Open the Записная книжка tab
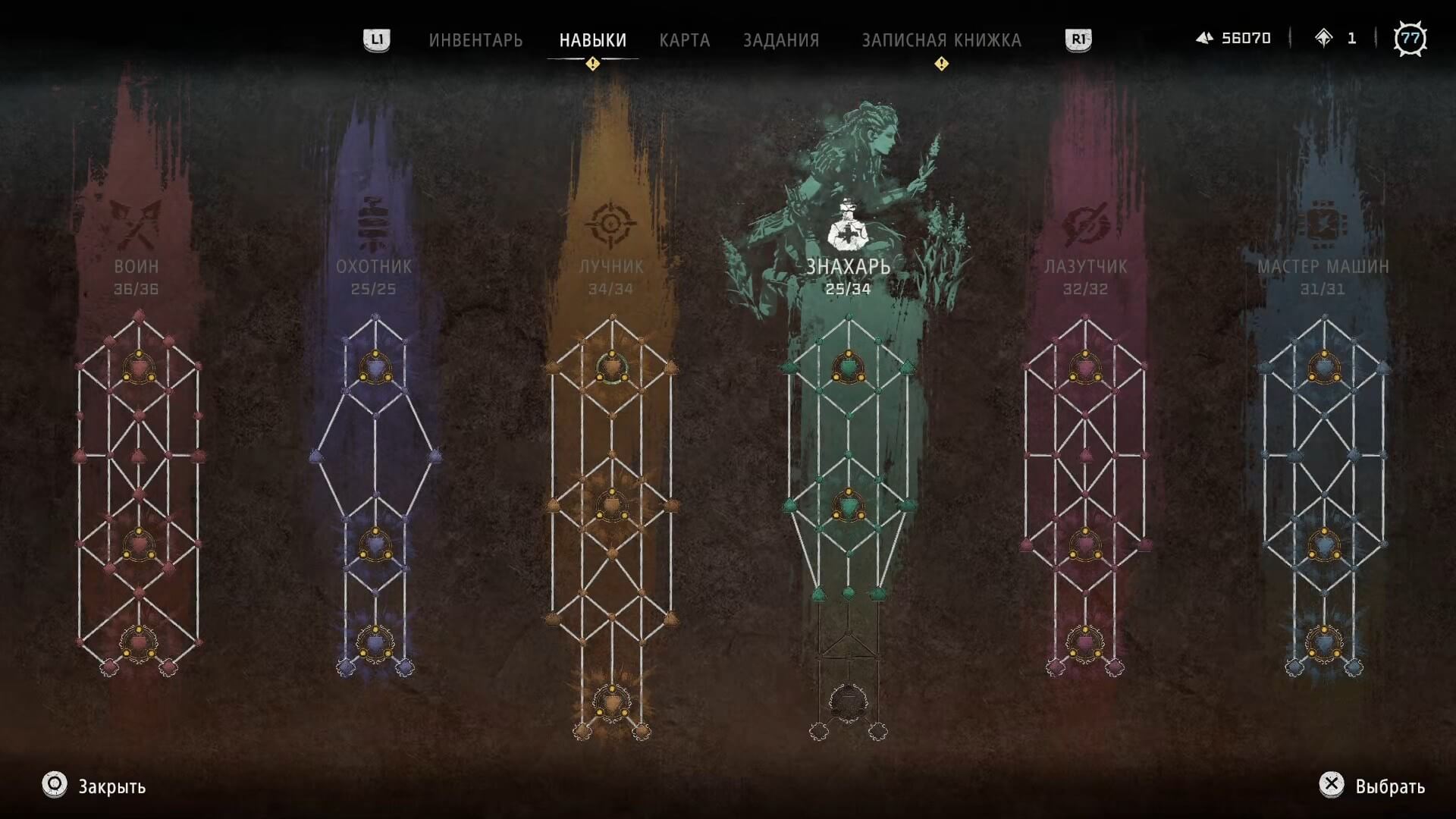Image resolution: width=1456 pixels, height=819 pixels. point(941,40)
